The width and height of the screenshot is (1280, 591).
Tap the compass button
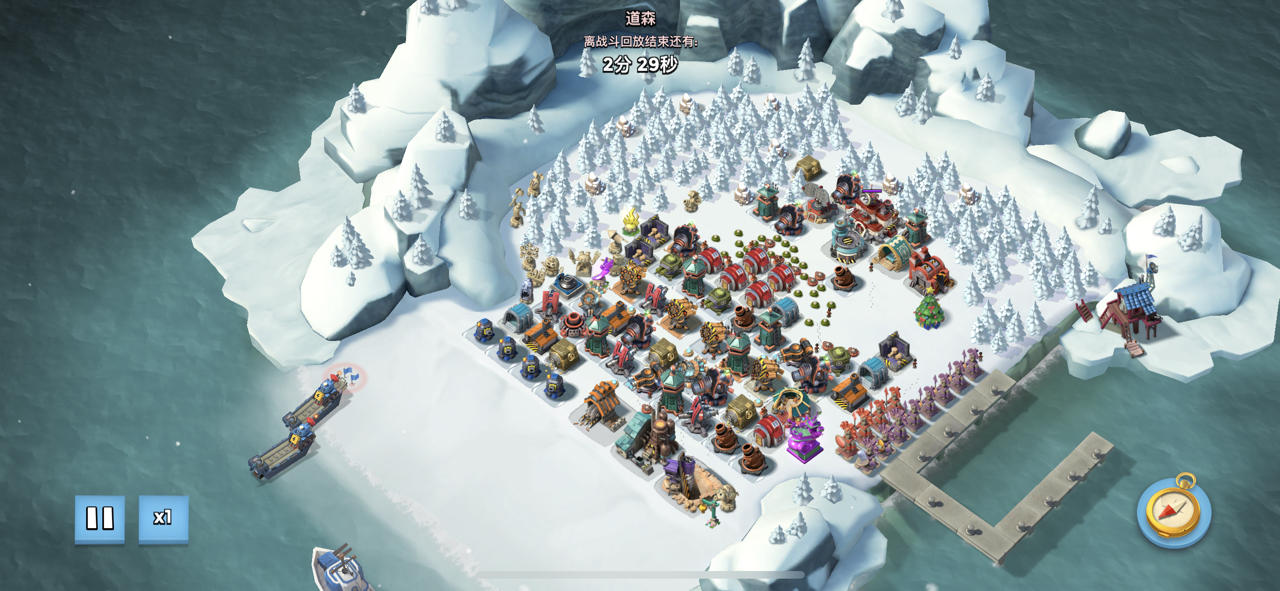(x=1173, y=512)
